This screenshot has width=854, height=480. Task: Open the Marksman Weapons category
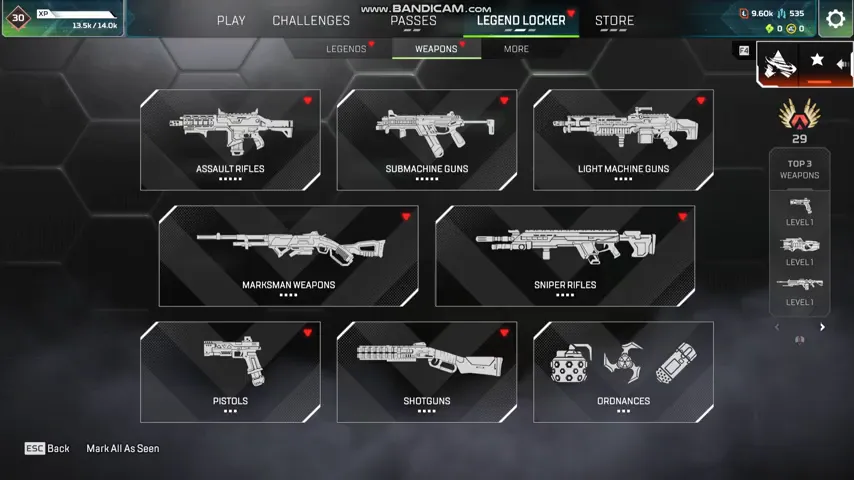pos(288,256)
